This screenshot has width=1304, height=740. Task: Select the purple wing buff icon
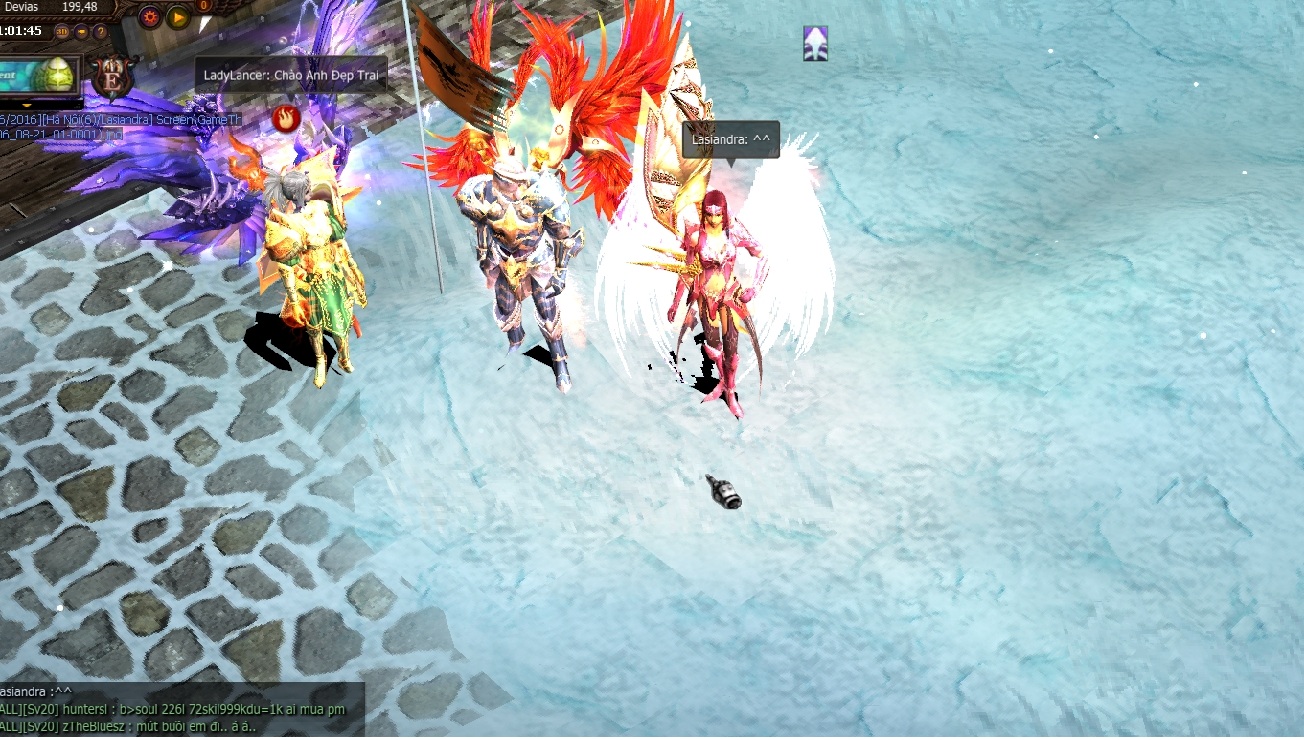816,43
